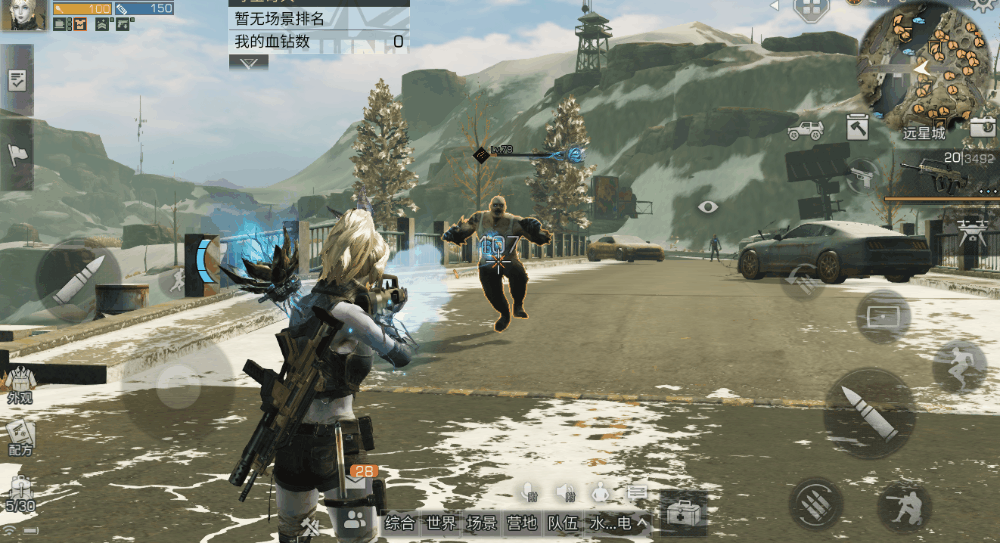Summon the vehicle using the jeep icon
This screenshot has height=543, width=1000.
[x=805, y=130]
